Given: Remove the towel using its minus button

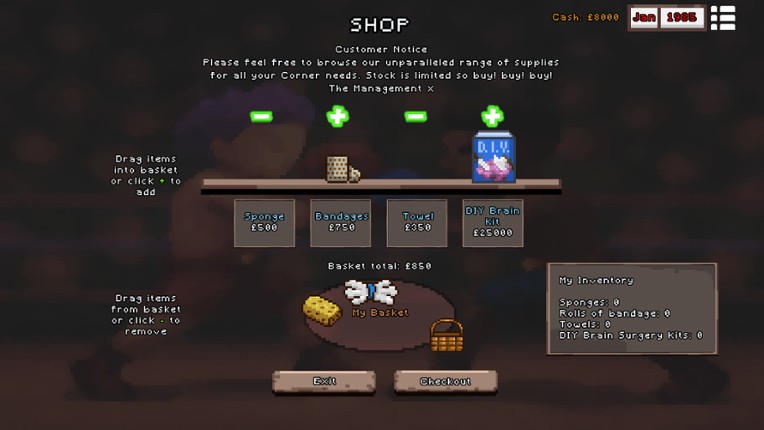Looking at the screenshot, I should pos(415,117).
